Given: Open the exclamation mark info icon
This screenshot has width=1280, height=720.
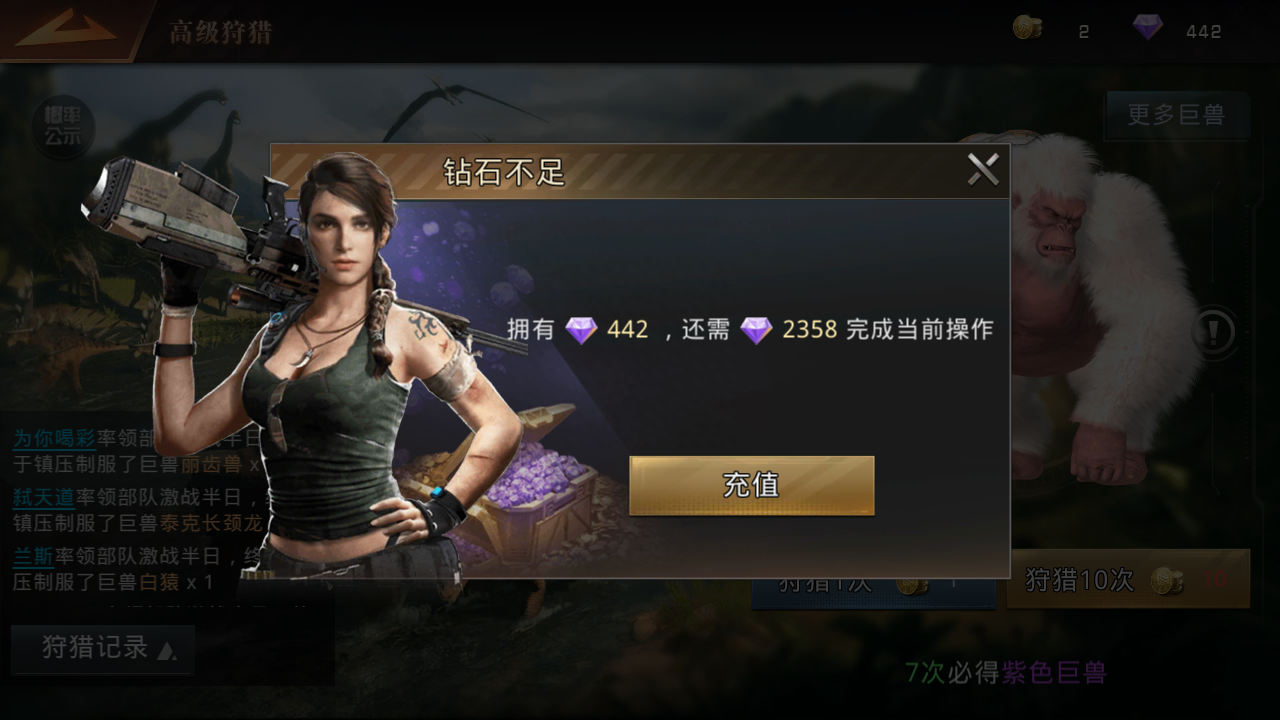Looking at the screenshot, I should point(1215,332).
